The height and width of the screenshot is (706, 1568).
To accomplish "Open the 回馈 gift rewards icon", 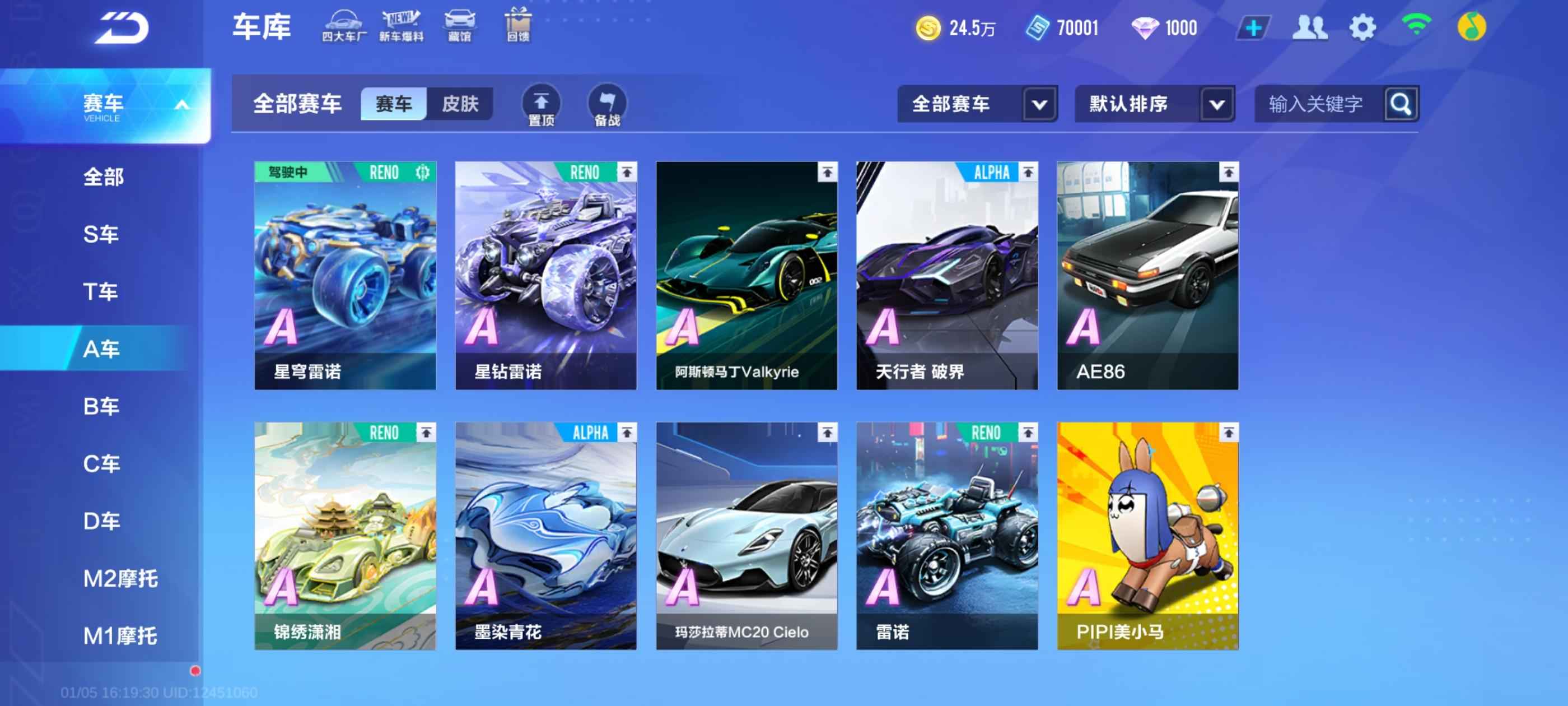I will (518, 26).
